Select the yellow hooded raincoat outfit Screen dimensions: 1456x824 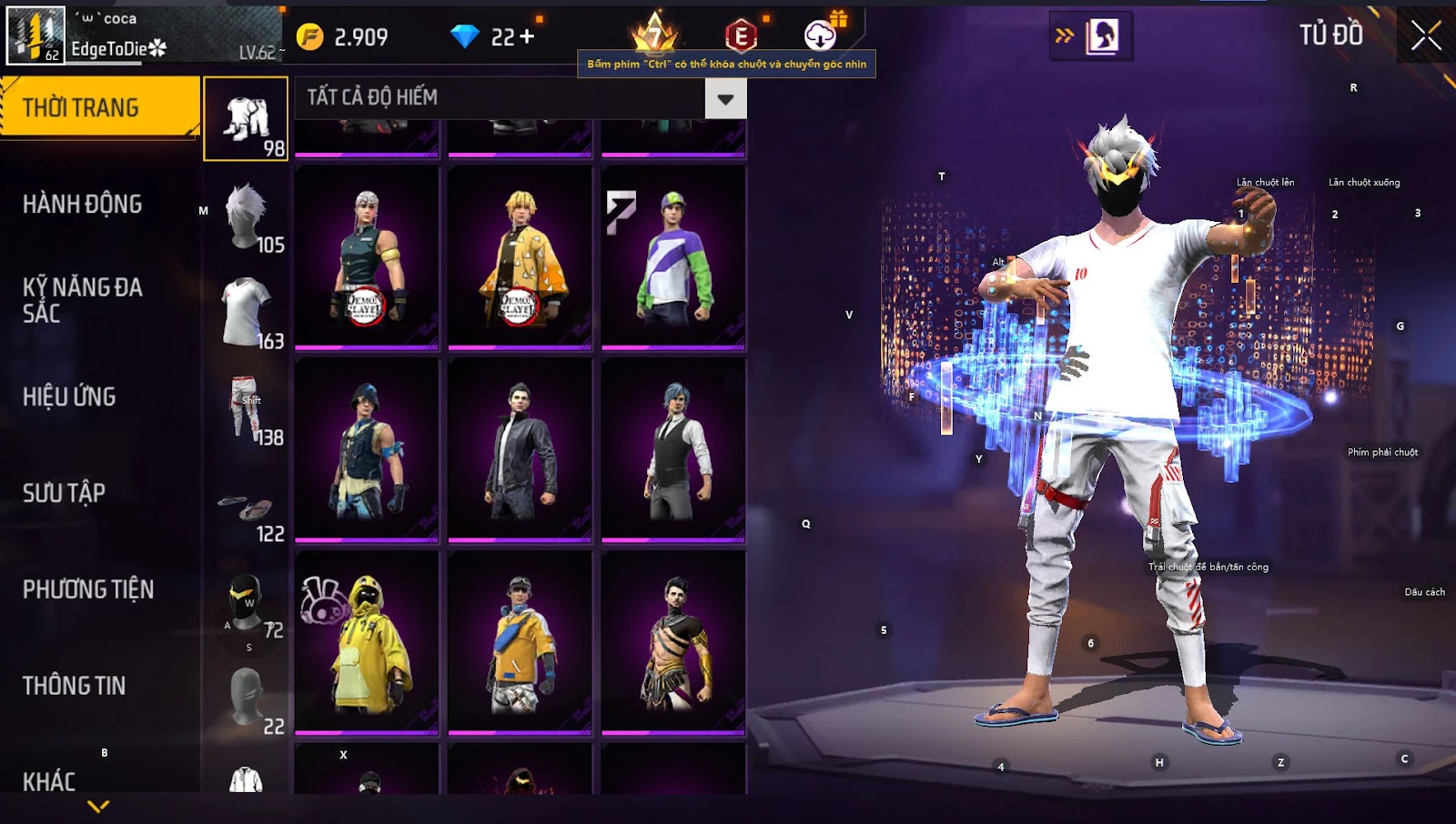tap(367, 642)
